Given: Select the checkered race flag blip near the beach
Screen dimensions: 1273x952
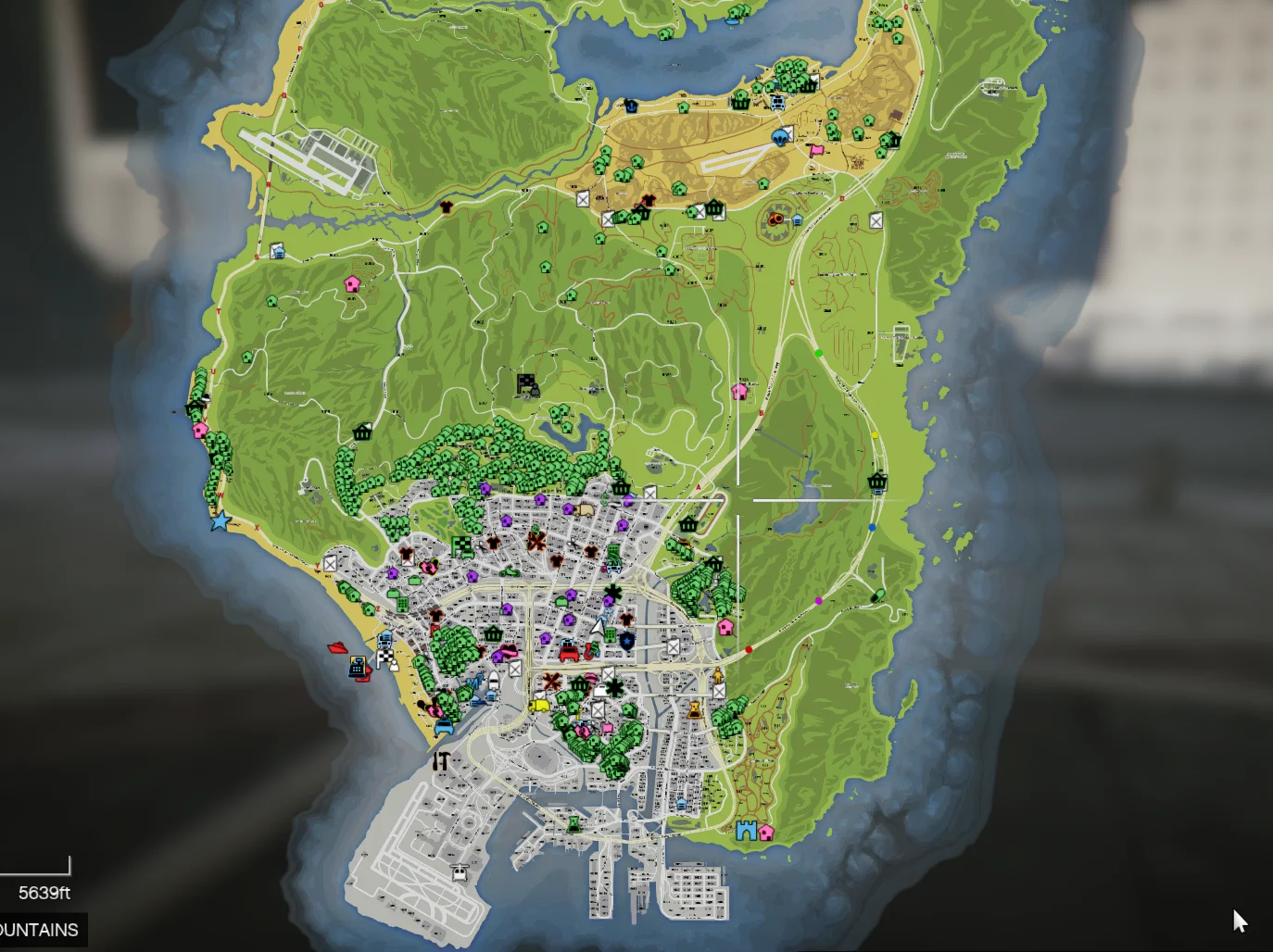Looking at the screenshot, I should (x=385, y=657).
